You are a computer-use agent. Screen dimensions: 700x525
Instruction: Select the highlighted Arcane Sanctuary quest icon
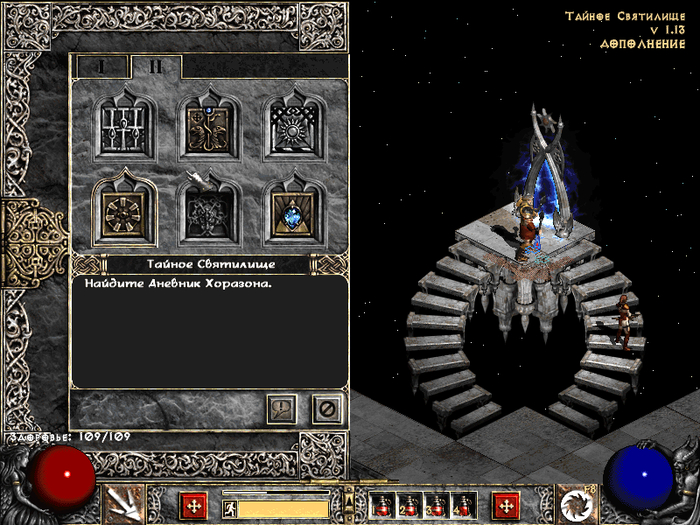125,209
